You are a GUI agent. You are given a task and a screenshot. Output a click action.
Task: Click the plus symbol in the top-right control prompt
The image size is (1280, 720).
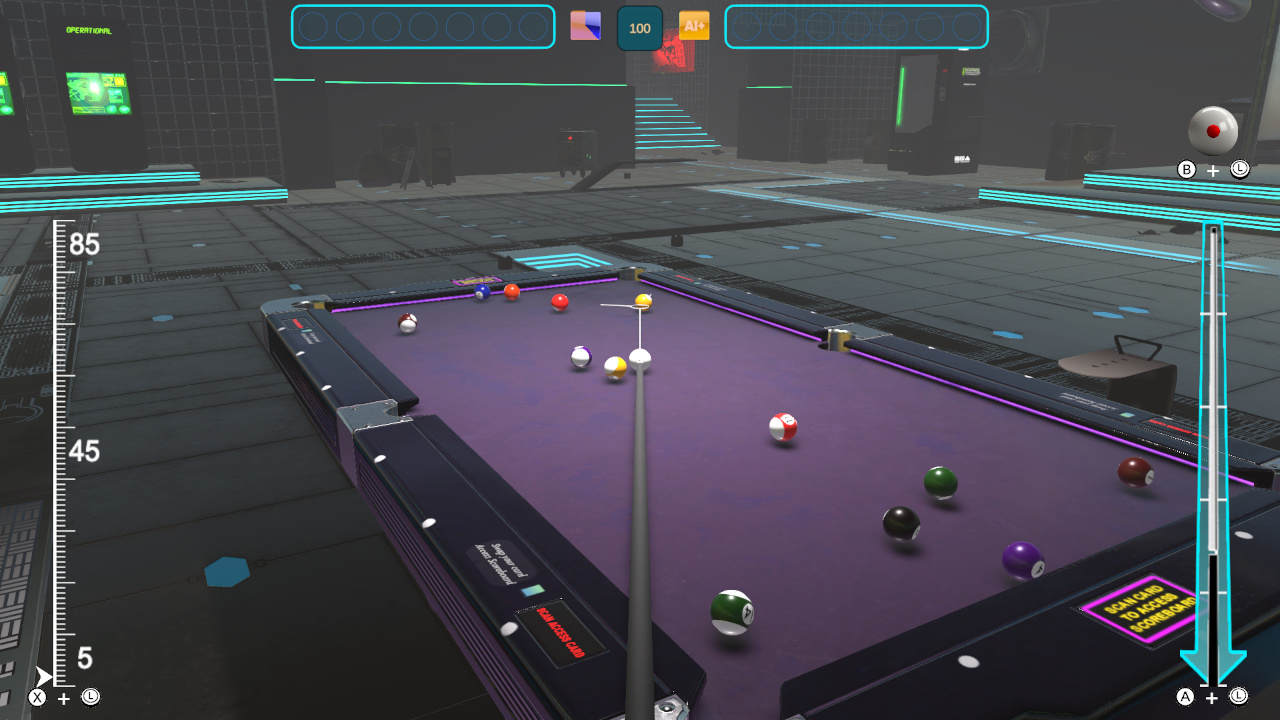pyautogui.click(x=1212, y=170)
